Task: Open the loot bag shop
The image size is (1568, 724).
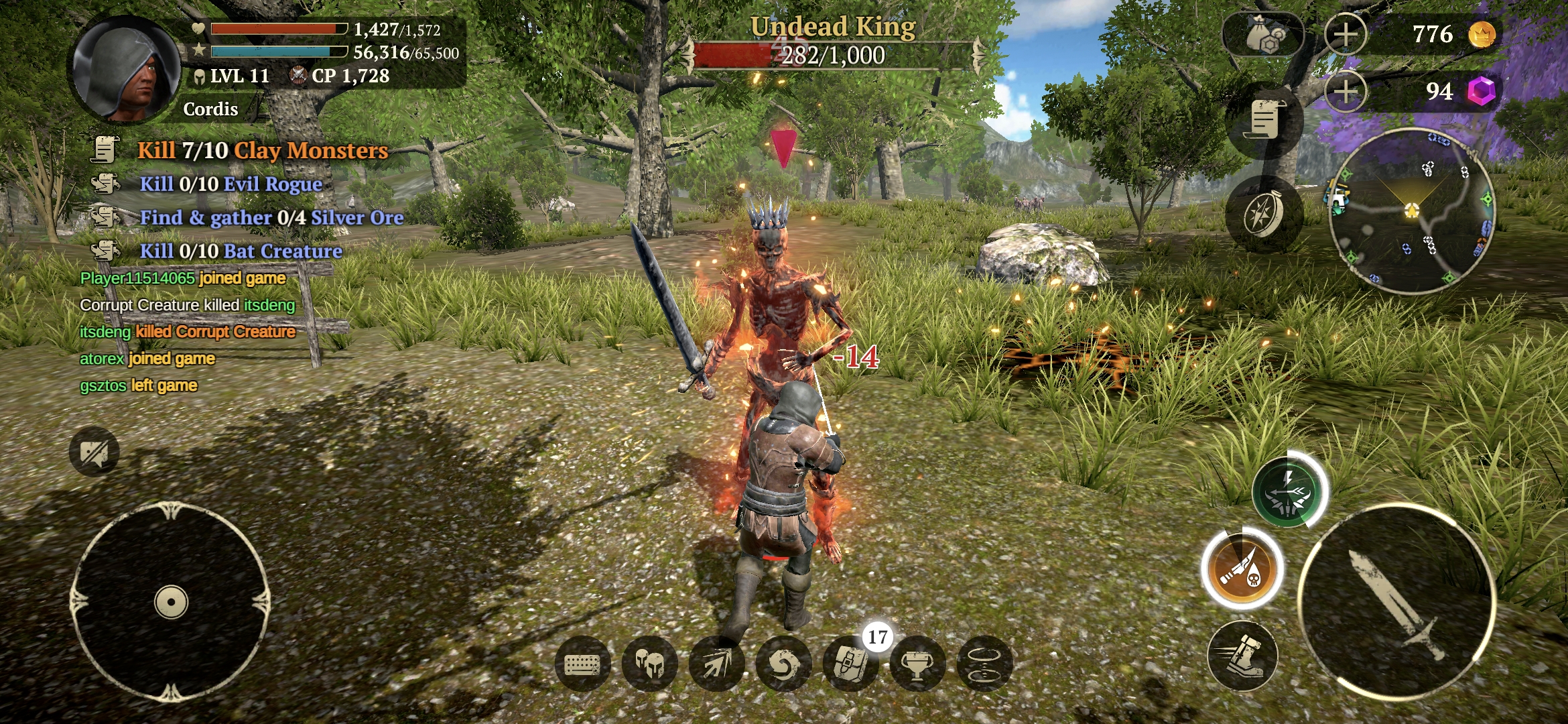Action: (1264, 35)
